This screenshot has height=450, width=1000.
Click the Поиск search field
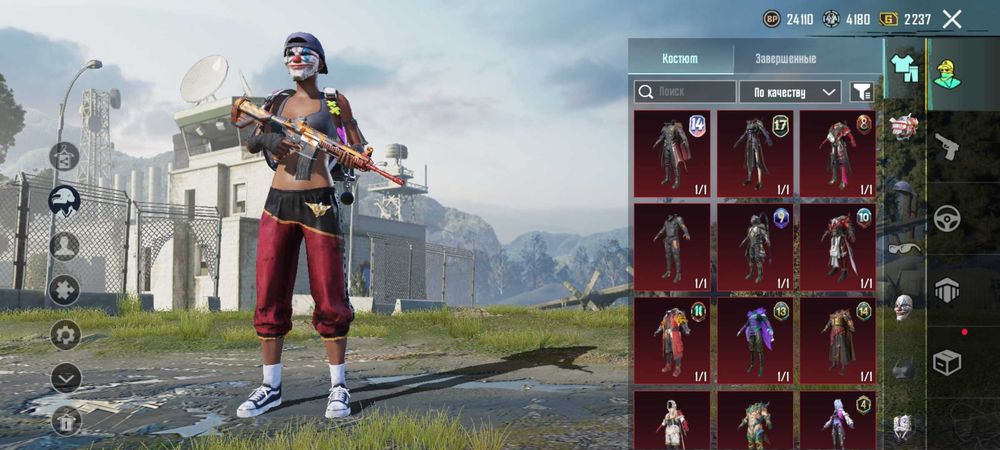[x=684, y=92]
